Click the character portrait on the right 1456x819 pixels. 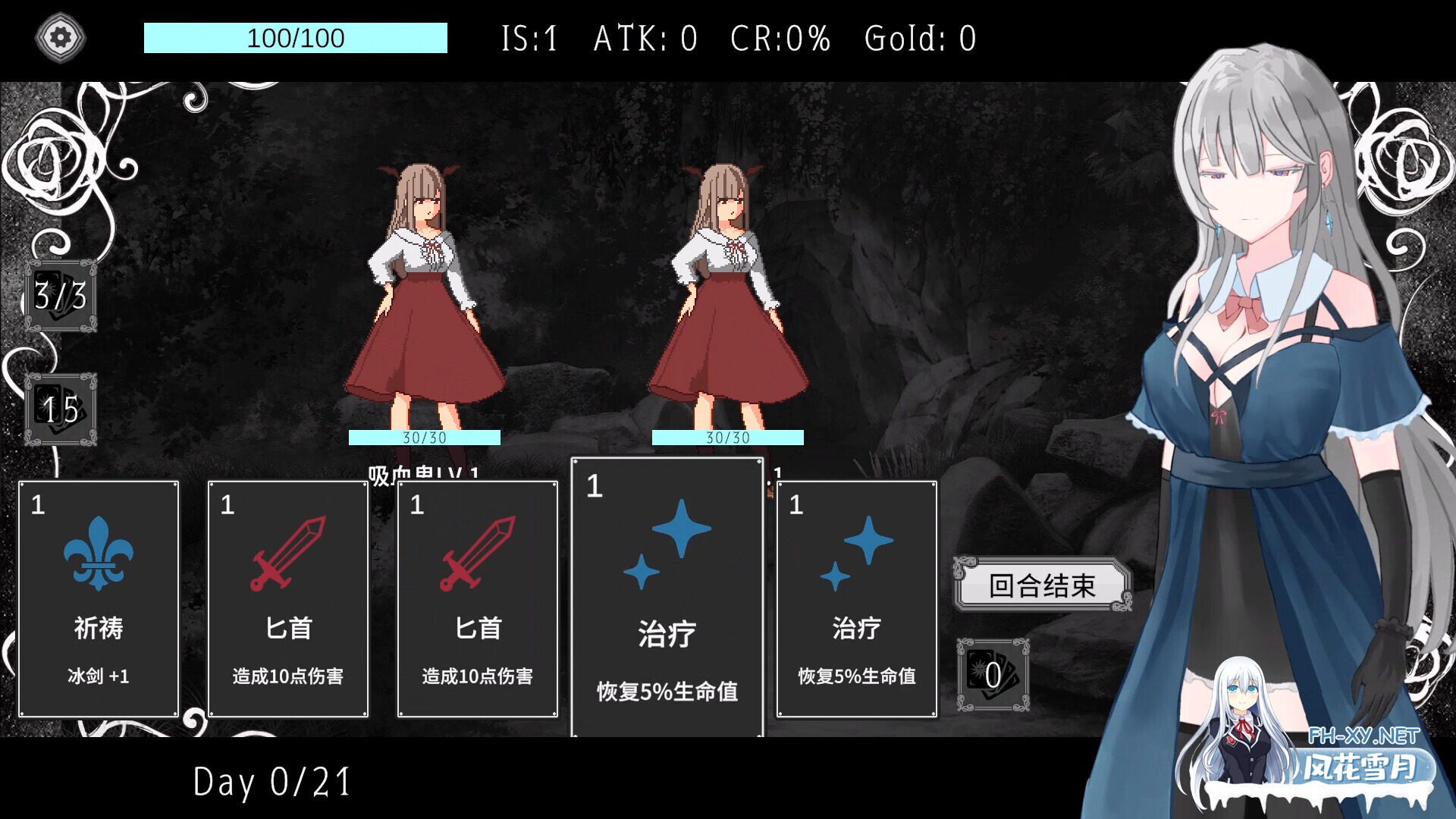tap(1289, 303)
